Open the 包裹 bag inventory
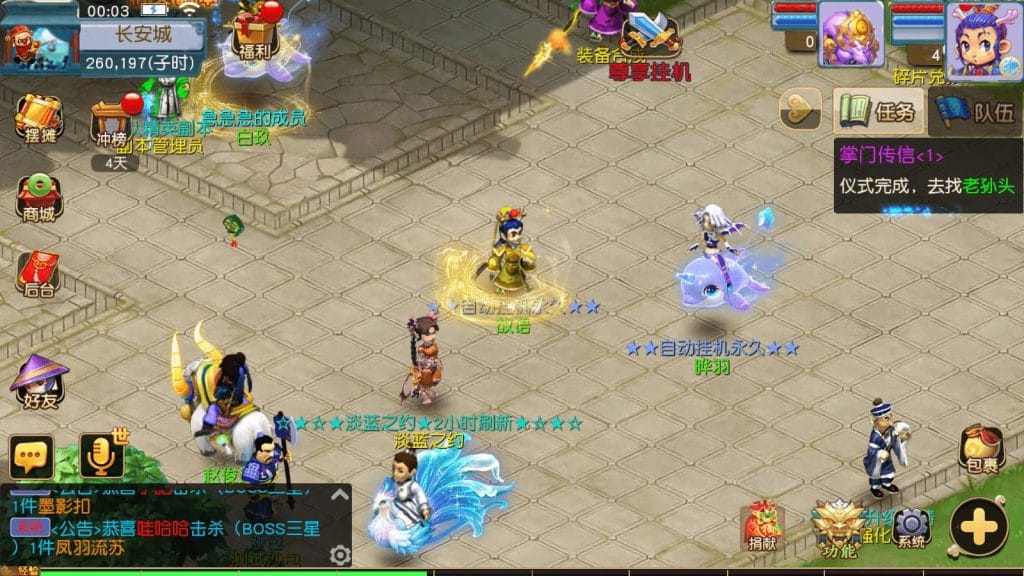Screen dimensions: 1024x576 pyautogui.click(x=981, y=449)
